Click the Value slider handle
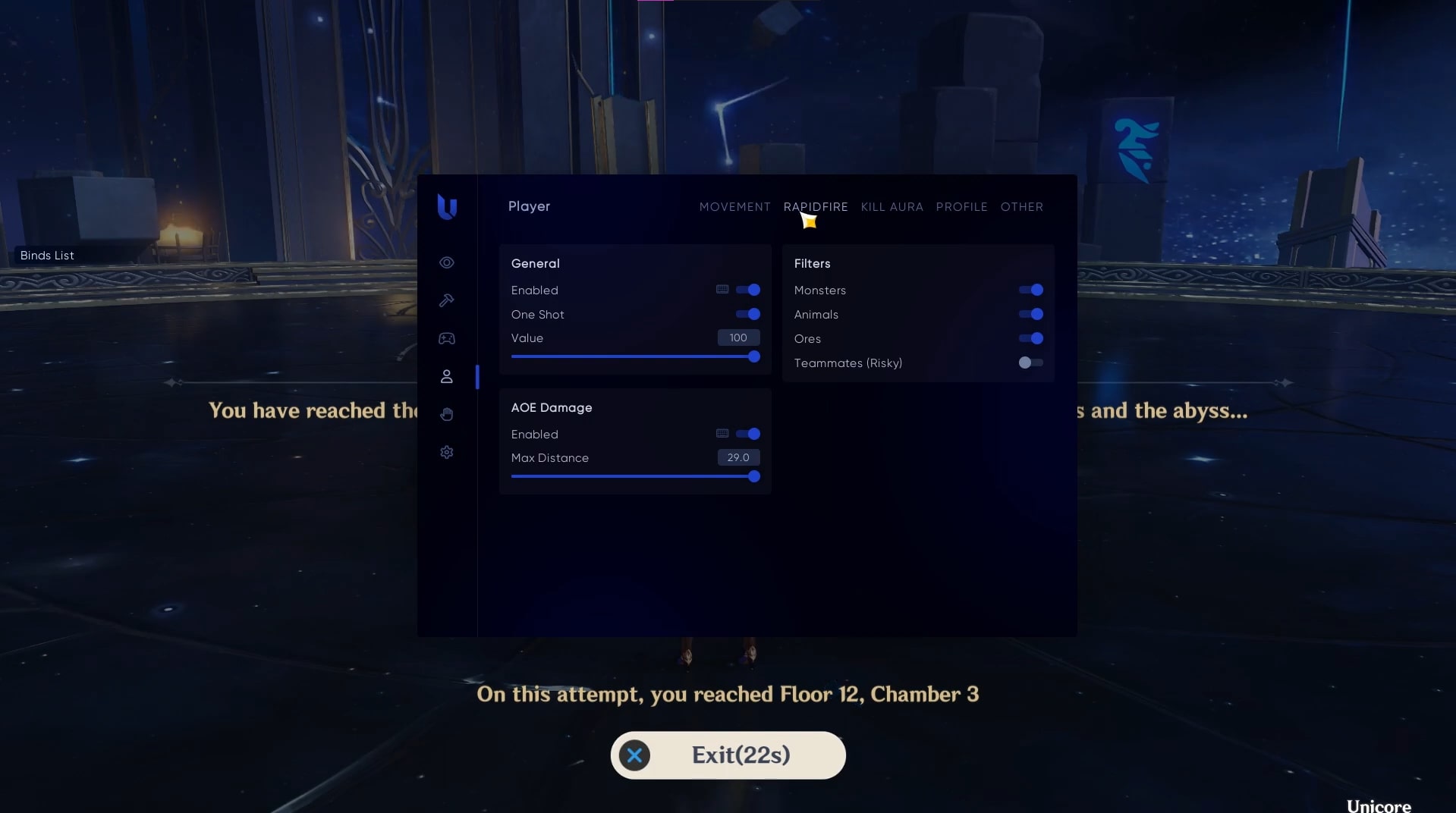This screenshot has height=813, width=1456. click(x=754, y=356)
